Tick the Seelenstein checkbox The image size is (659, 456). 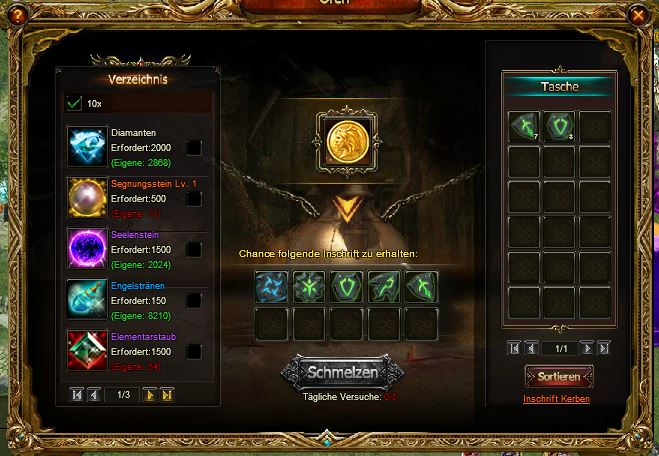(193, 249)
